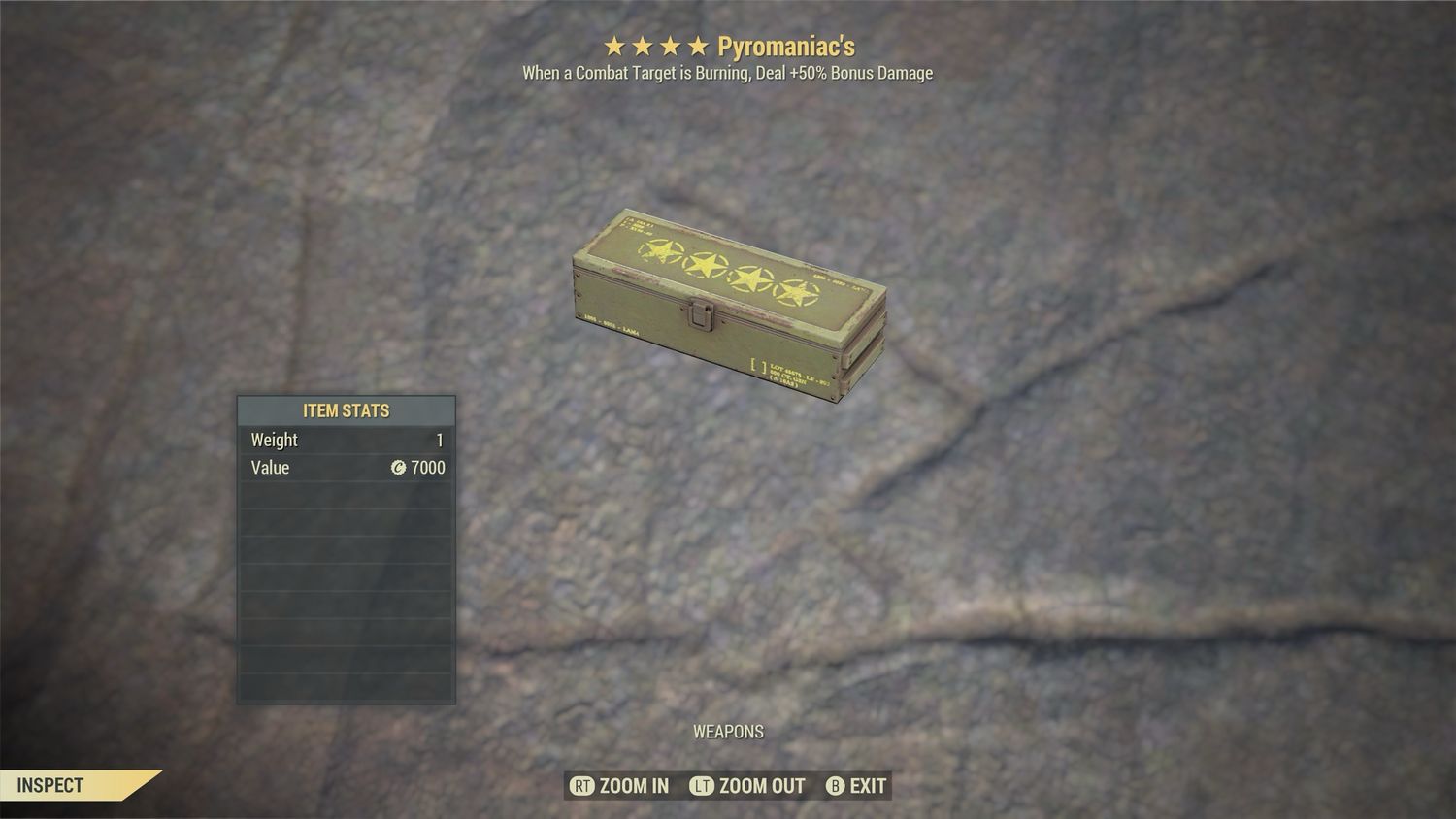Click the bonus damage description text

point(727,73)
